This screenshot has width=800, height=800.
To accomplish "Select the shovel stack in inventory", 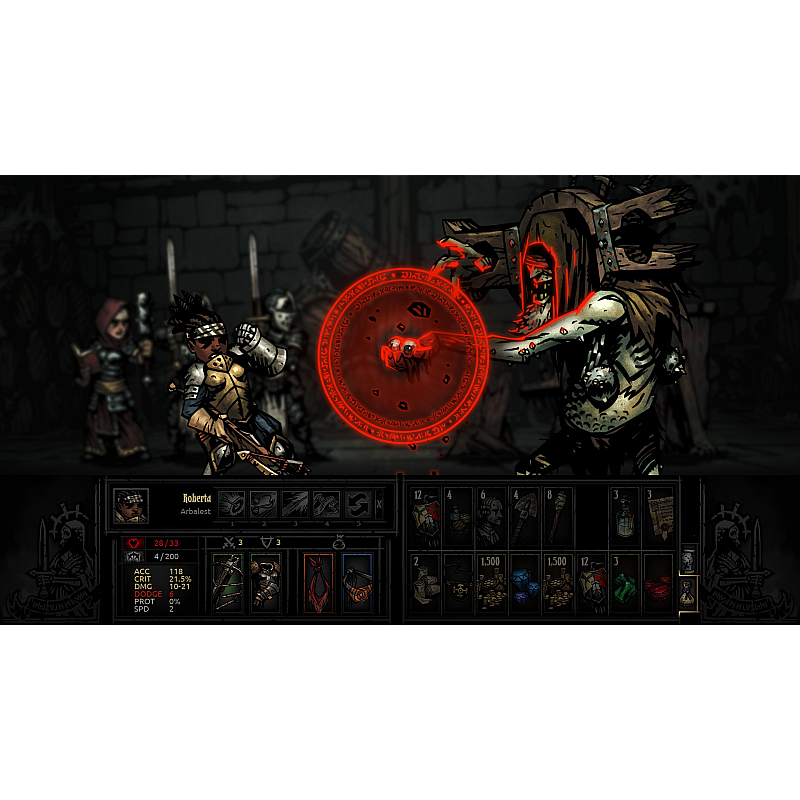I will (x=525, y=516).
